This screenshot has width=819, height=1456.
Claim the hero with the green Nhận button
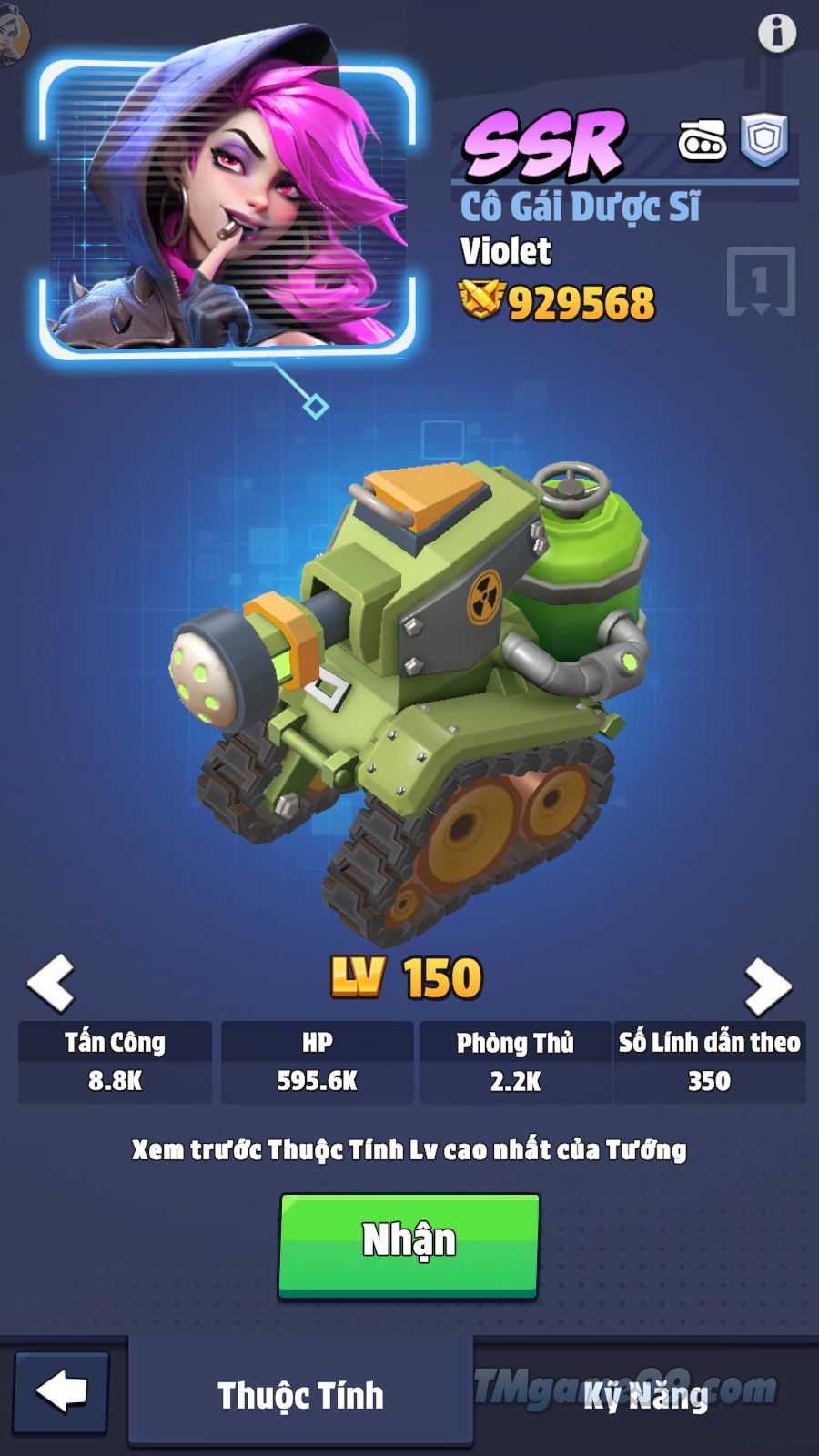(x=409, y=1243)
